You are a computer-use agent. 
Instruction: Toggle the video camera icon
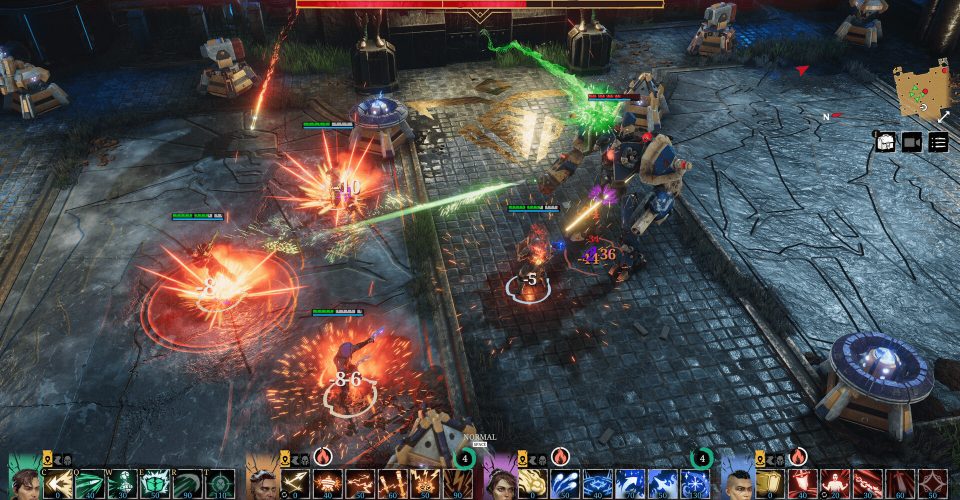pos(912,142)
